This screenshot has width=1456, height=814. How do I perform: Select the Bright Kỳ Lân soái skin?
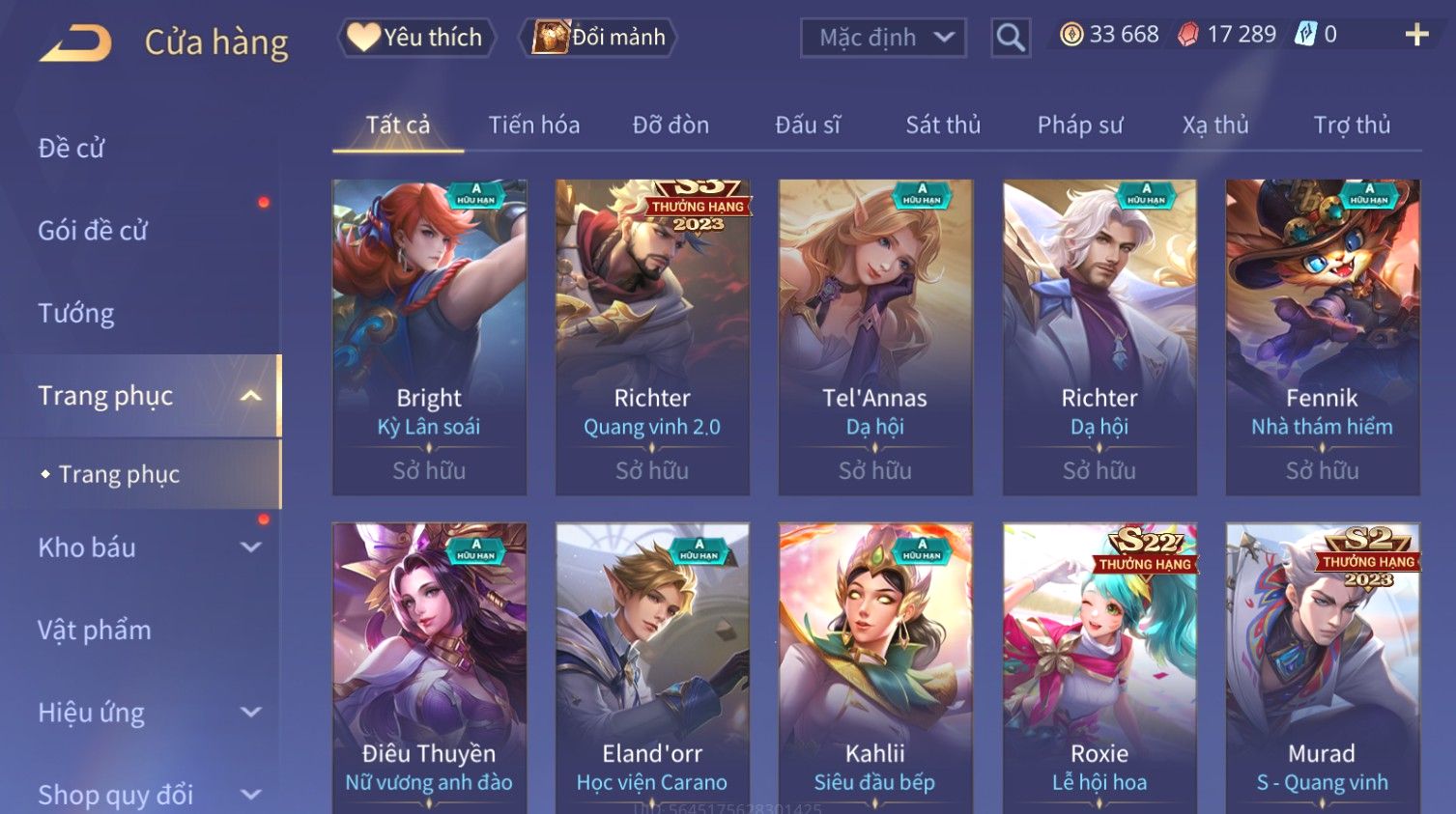[x=429, y=336]
